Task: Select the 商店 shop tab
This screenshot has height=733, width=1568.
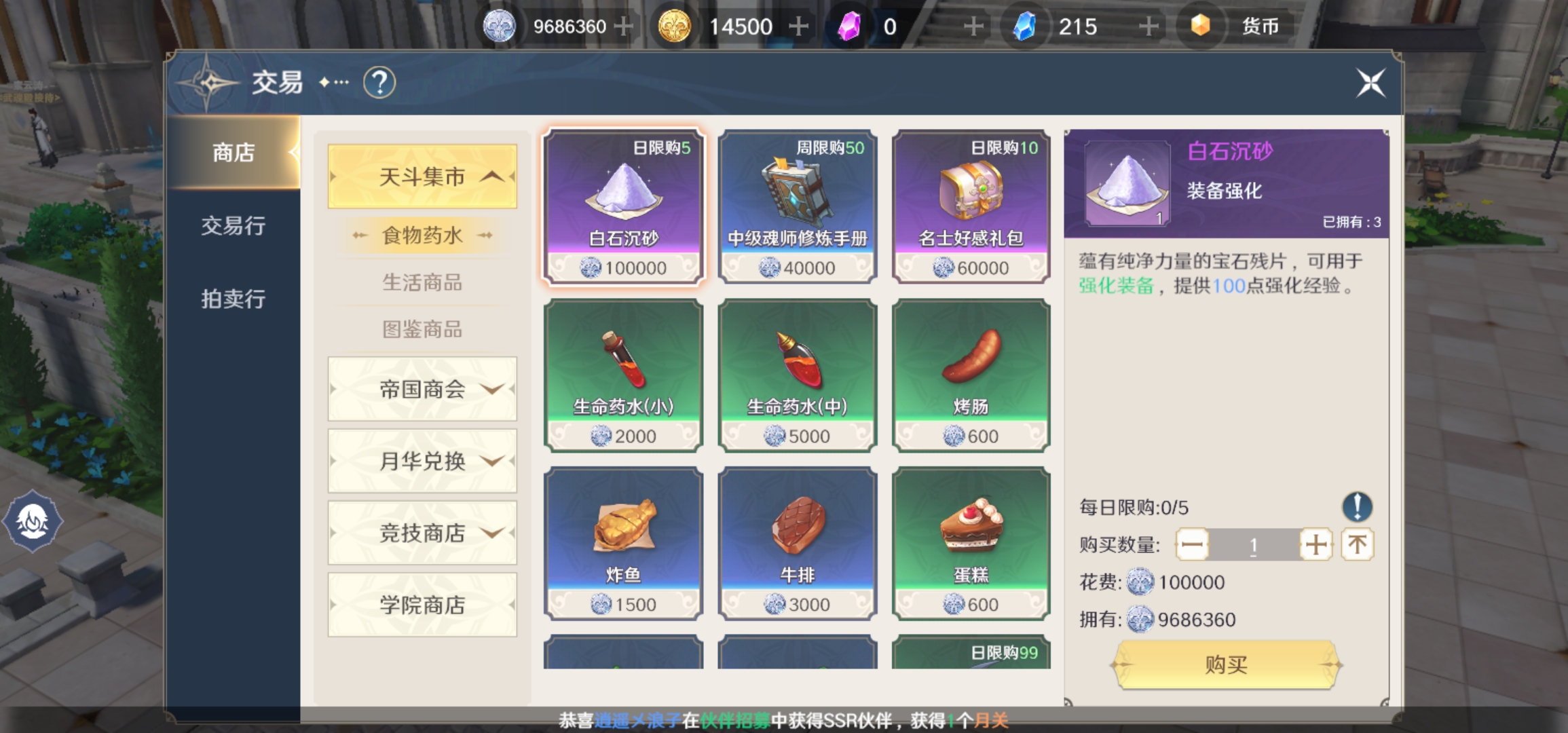Action: (x=233, y=153)
